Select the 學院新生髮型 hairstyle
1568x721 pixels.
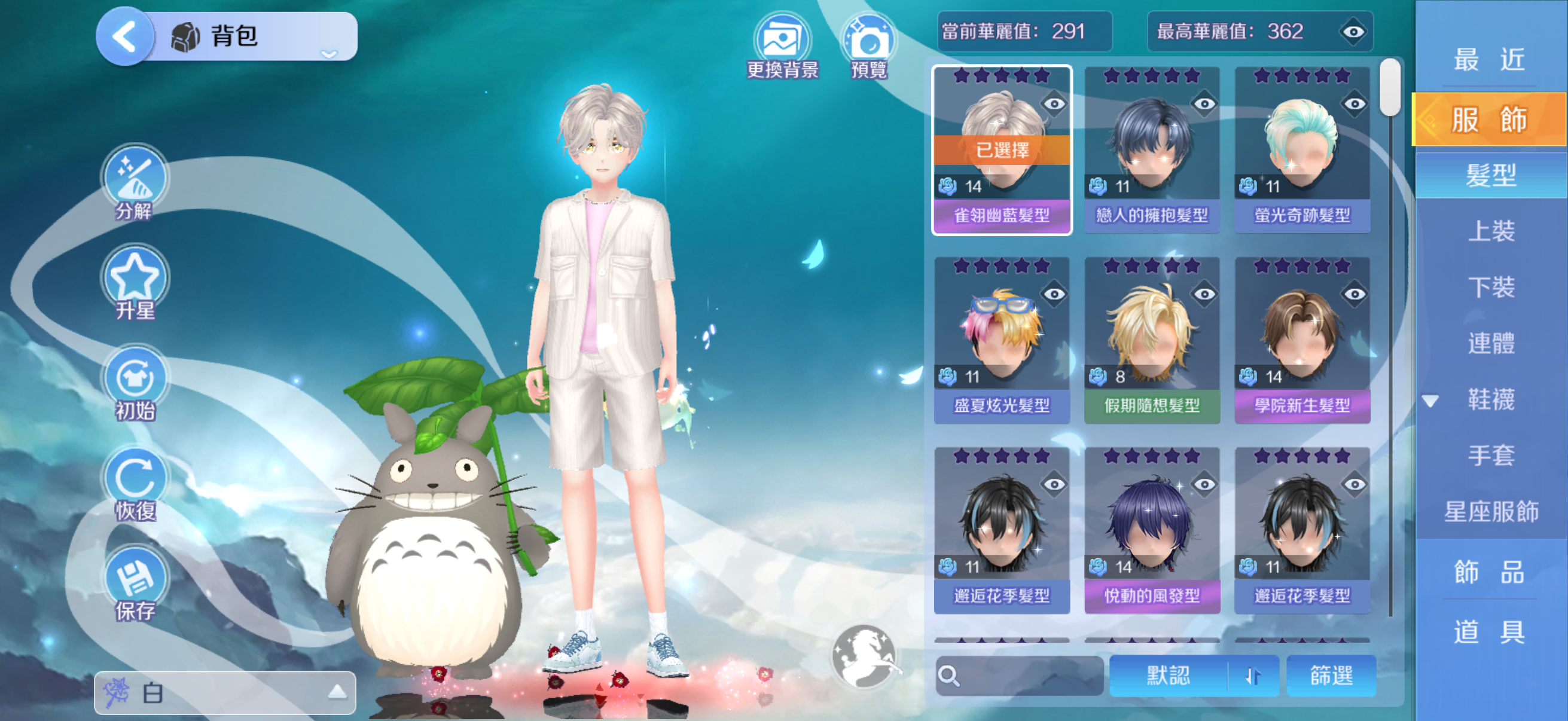(x=1302, y=340)
